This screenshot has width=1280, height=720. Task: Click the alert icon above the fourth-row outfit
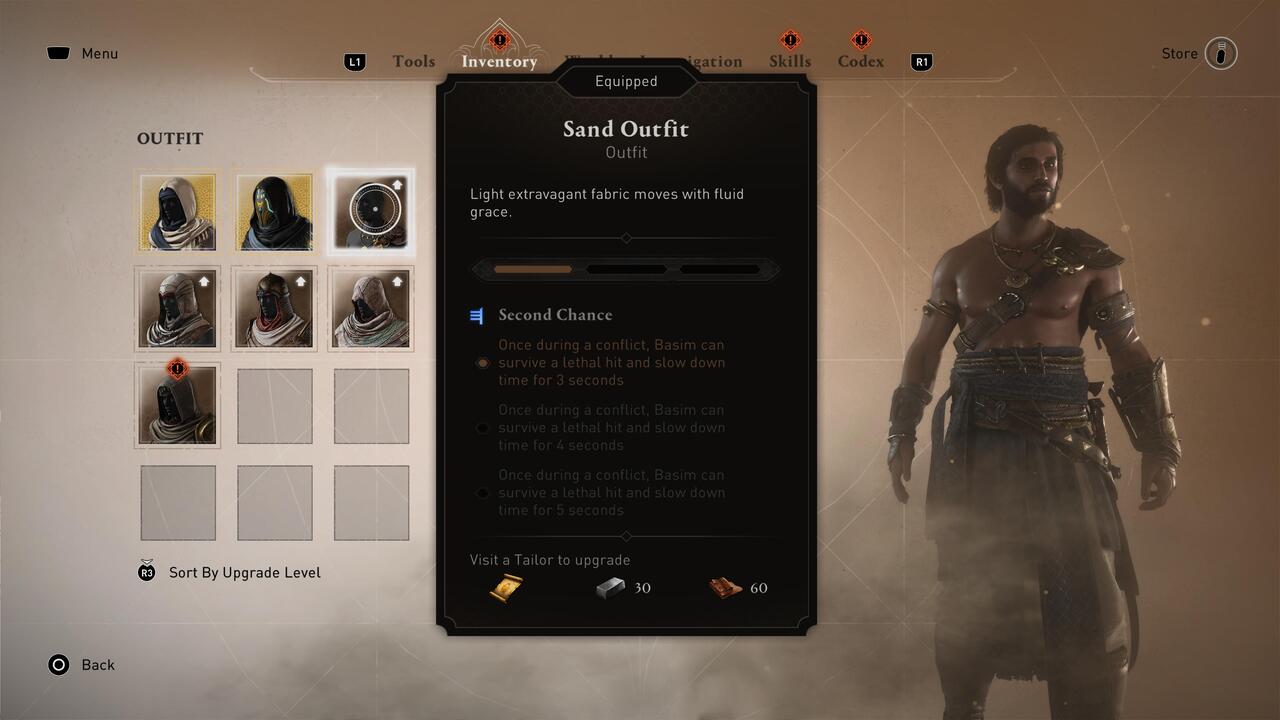[177, 368]
